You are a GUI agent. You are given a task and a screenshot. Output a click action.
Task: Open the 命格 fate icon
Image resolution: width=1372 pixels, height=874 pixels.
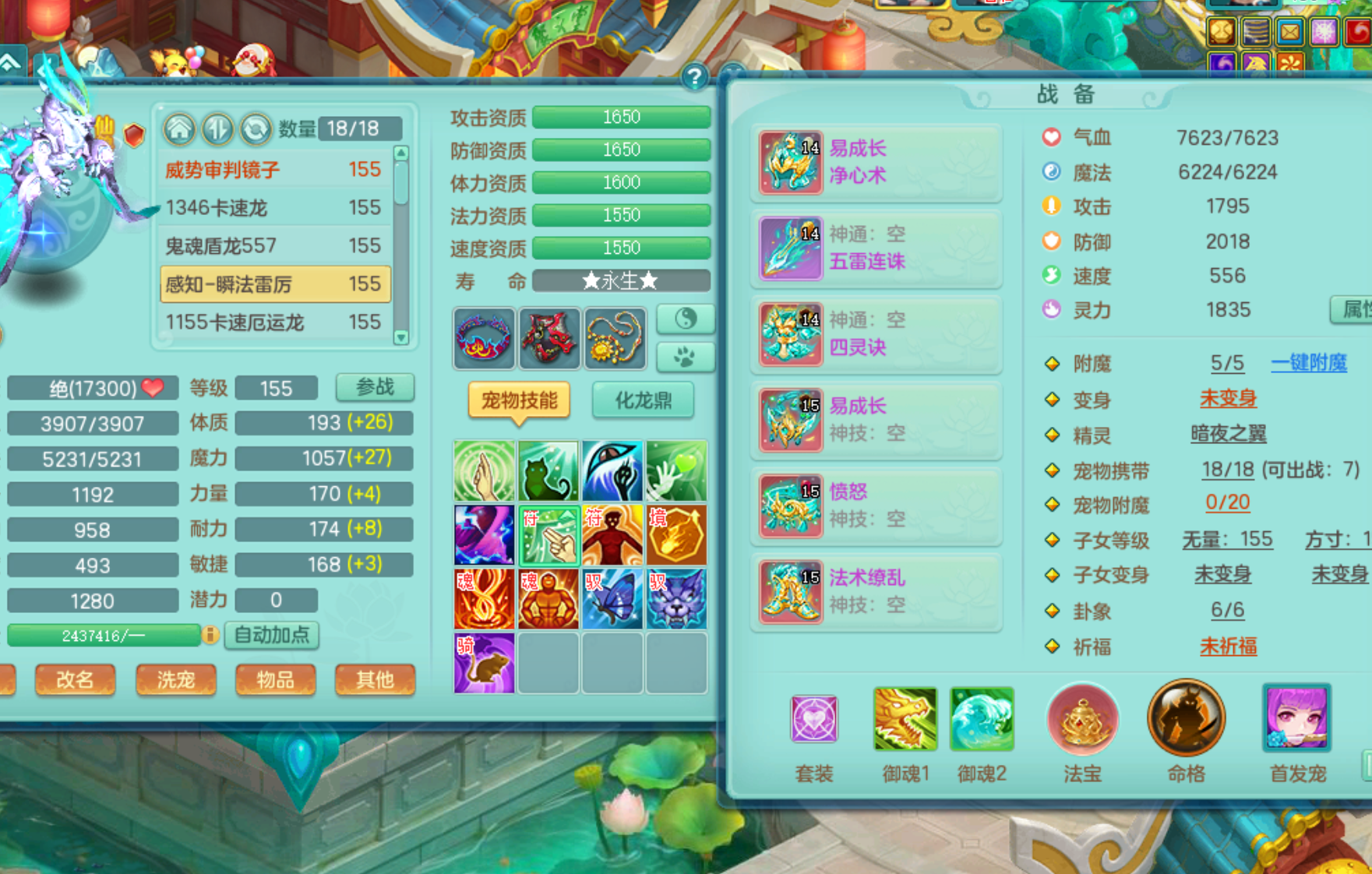[x=1186, y=719]
